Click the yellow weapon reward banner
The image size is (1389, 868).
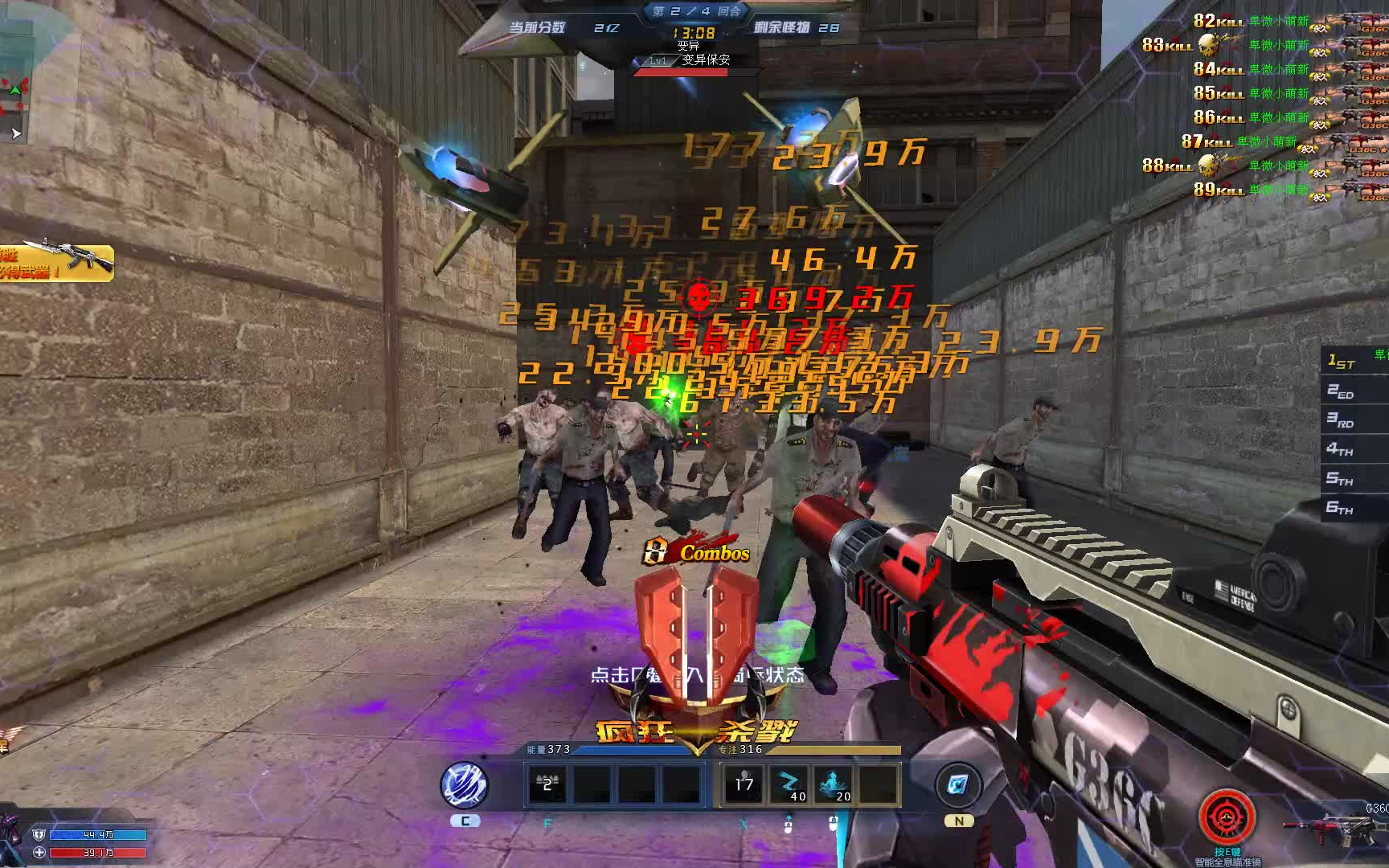tap(55, 263)
